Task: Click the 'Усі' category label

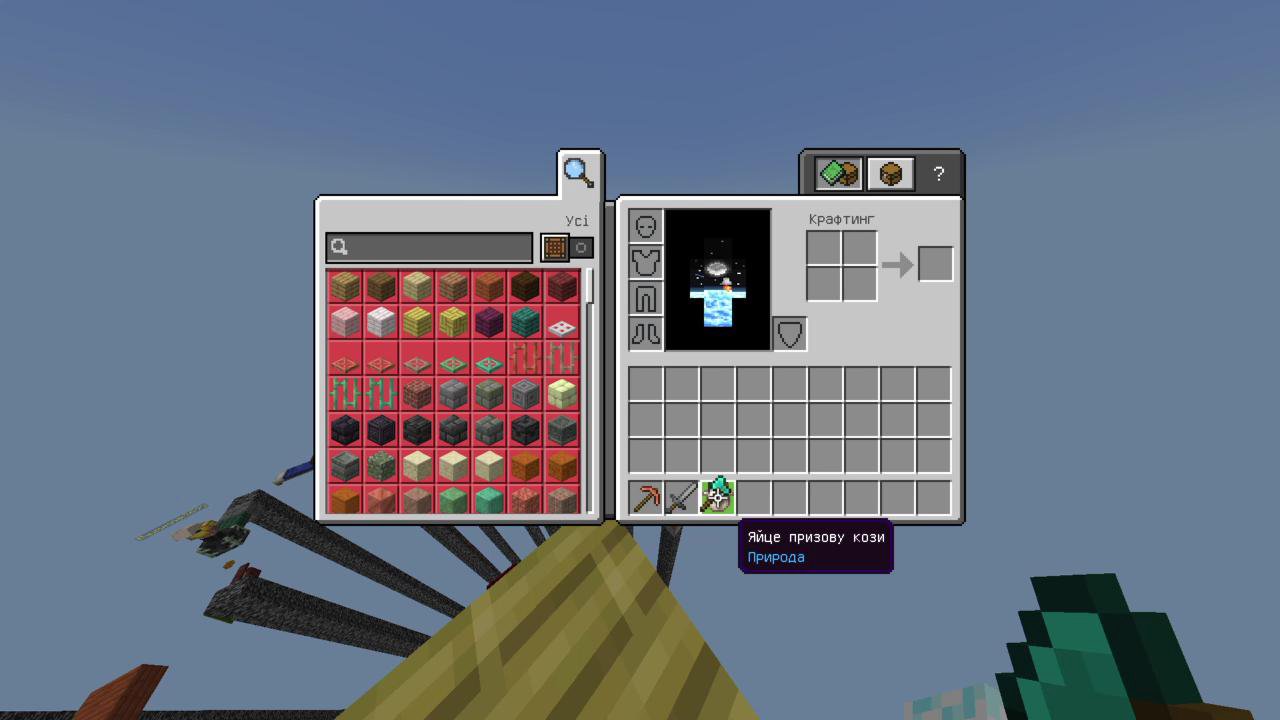Action: tap(578, 220)
